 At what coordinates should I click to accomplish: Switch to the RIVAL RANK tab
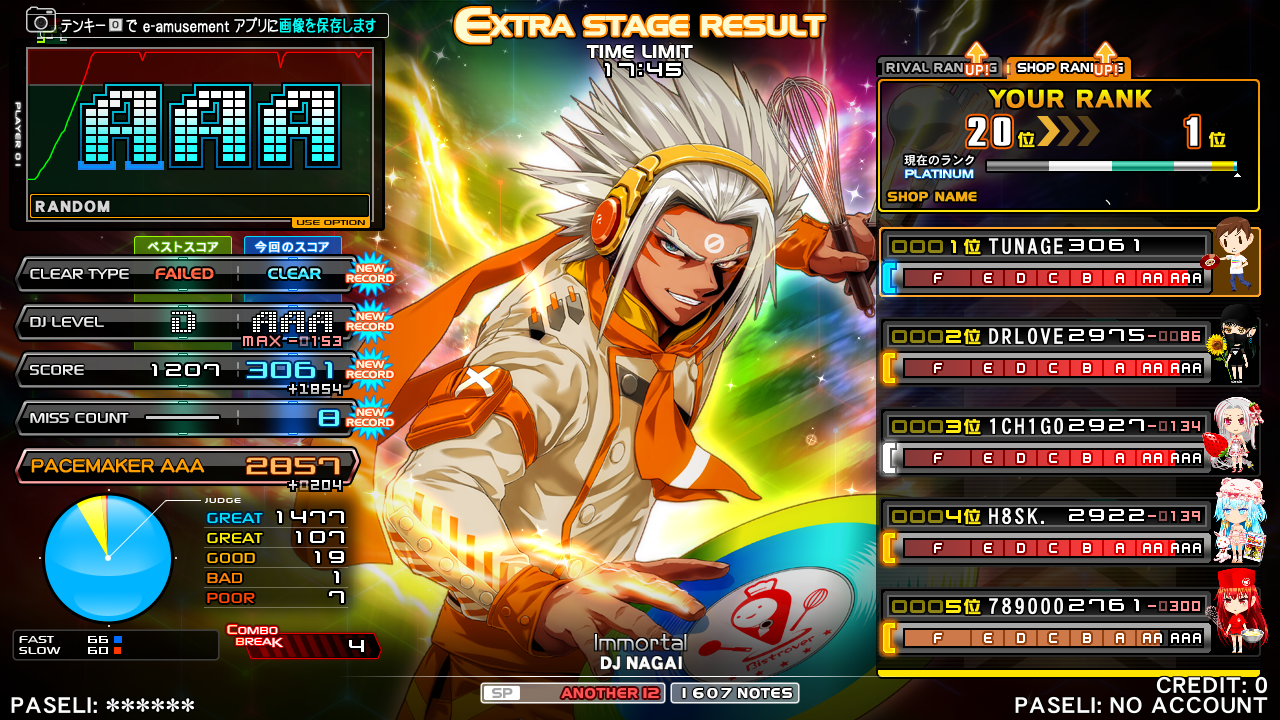[x=925, y=68]
